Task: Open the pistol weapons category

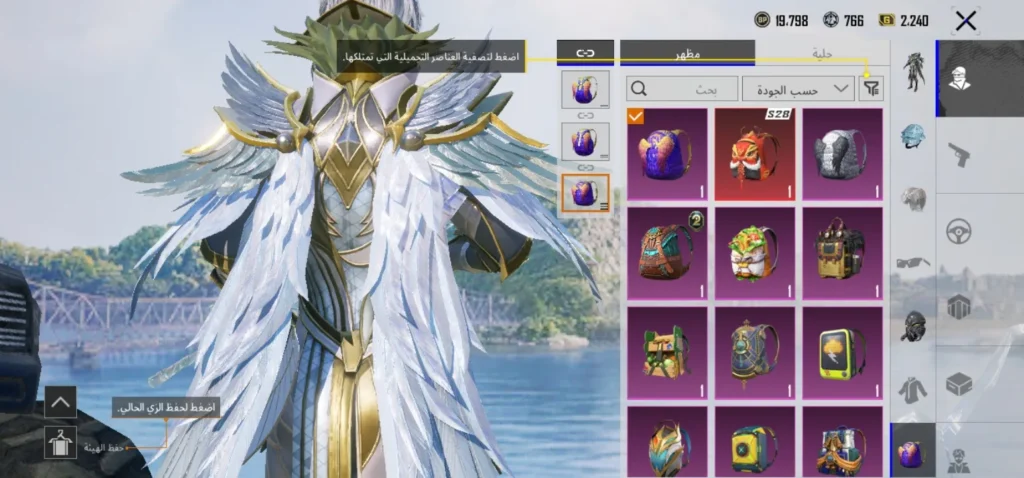Action: point(960,154)
